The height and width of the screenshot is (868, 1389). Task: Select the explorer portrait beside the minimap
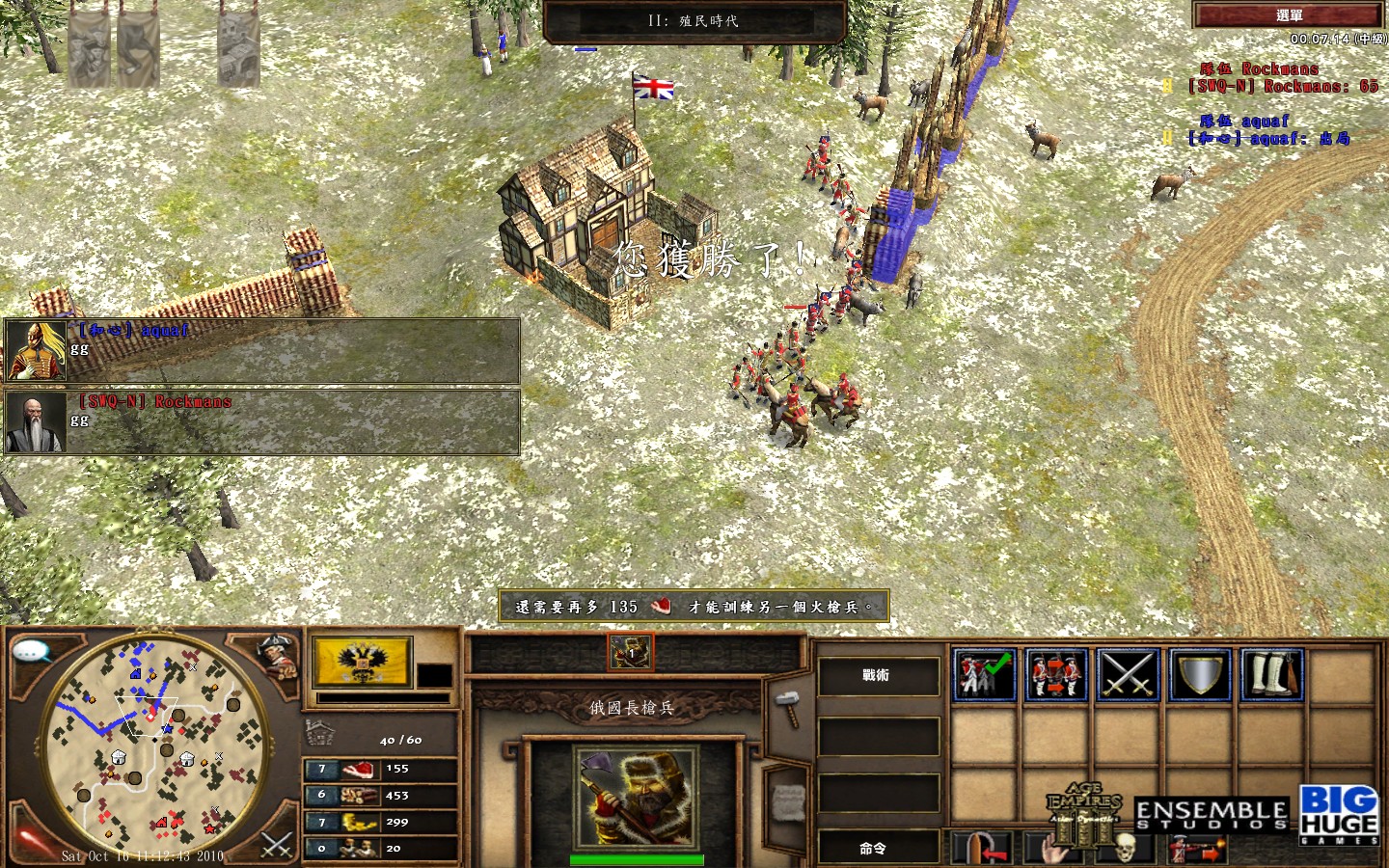[278, 655]
